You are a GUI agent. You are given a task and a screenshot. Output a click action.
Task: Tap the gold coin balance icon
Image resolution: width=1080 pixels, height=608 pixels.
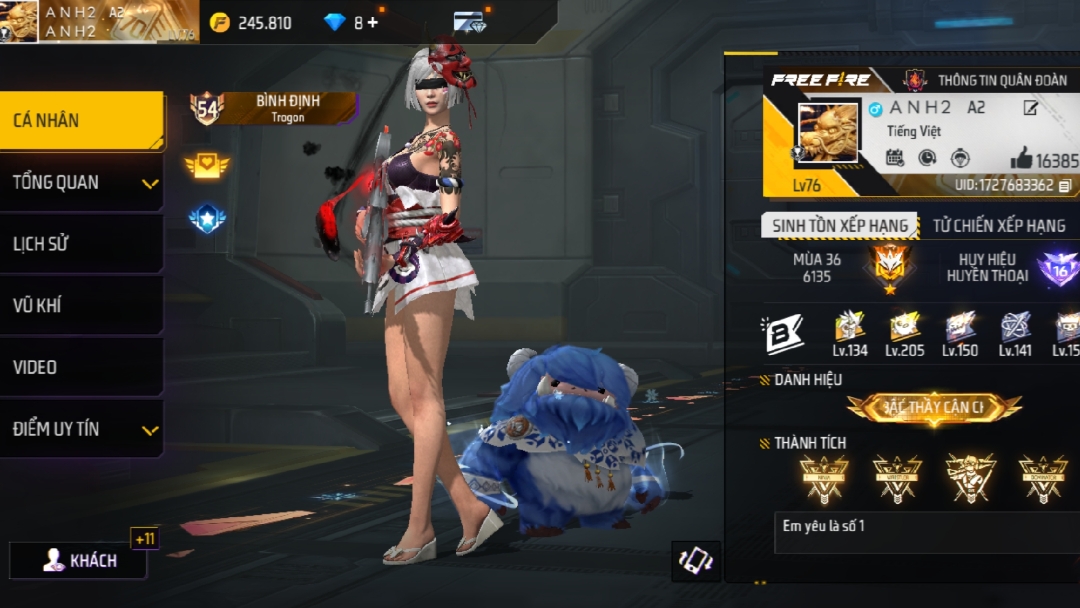click(219, 22)
